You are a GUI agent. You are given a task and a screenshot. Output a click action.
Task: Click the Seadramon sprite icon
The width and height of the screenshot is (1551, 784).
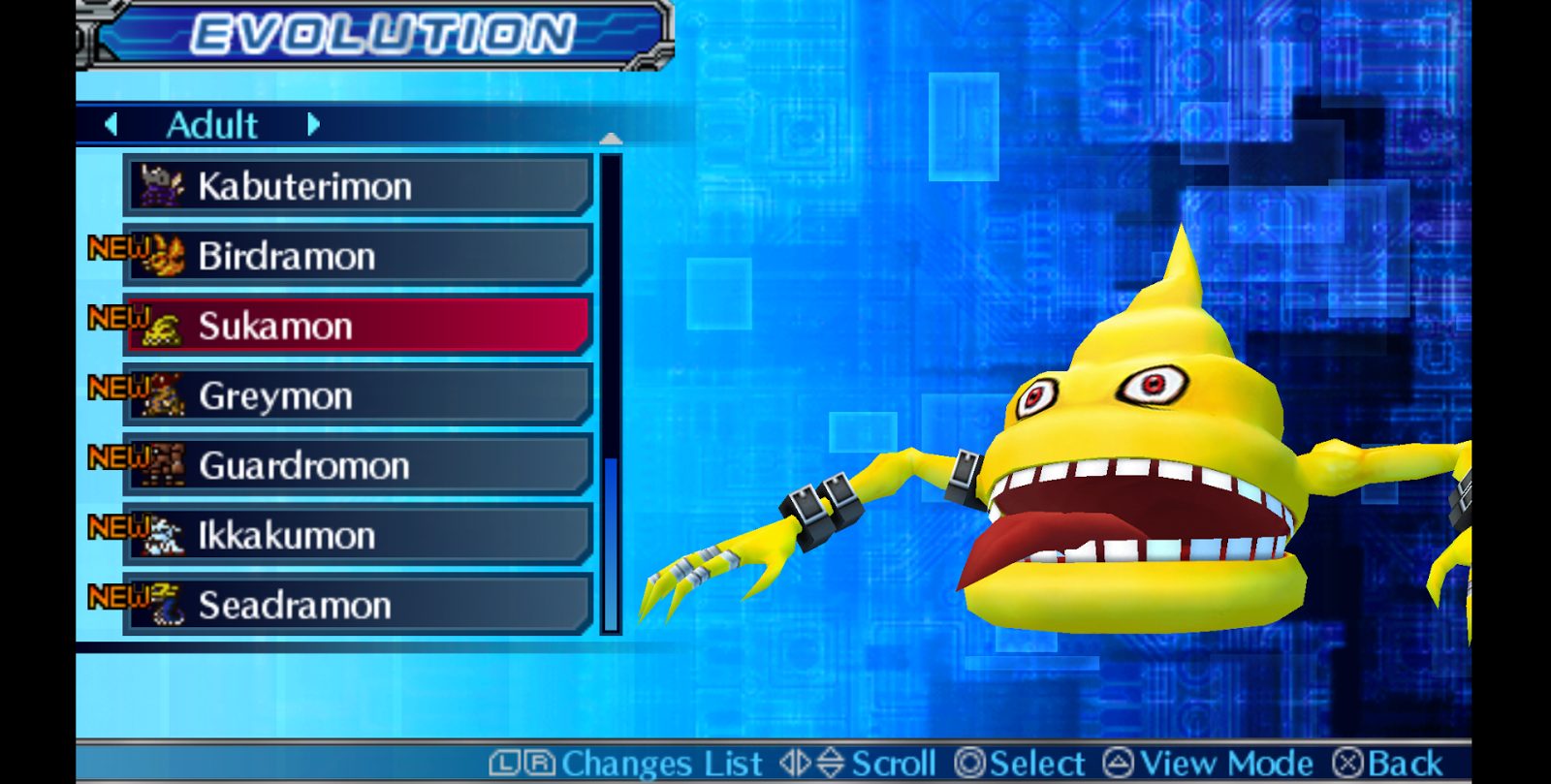167,605
